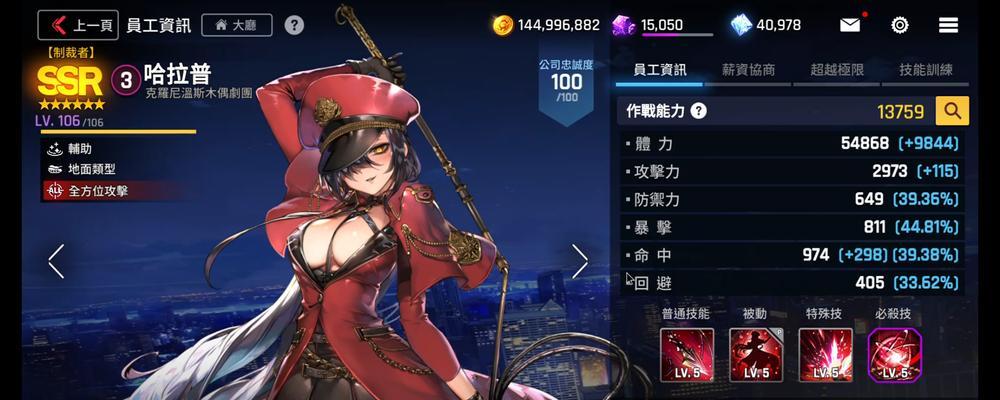Show the 作戰能力 help tooltip icon

click(698, 111)
